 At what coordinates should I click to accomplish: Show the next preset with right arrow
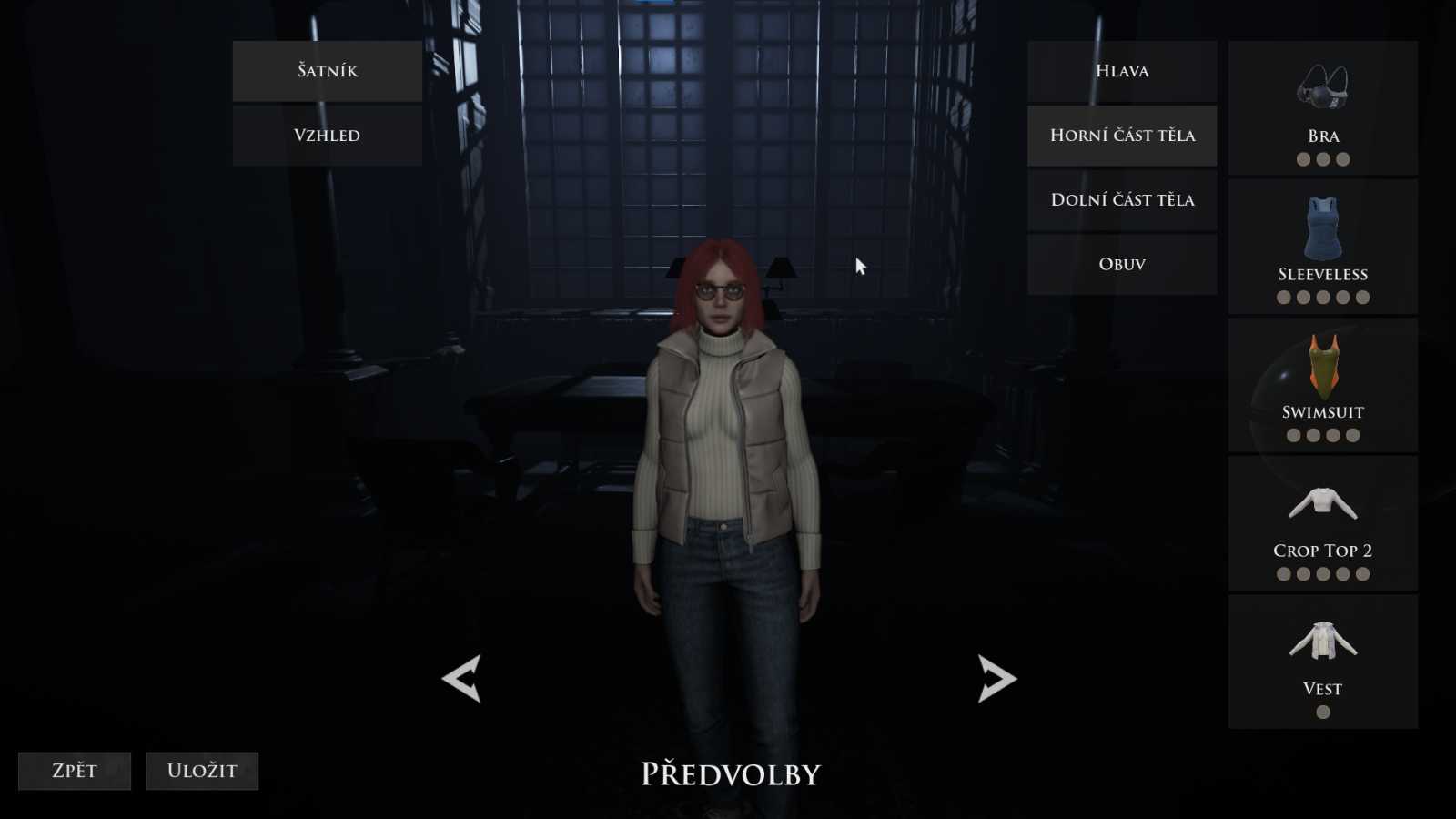pos(996,679)
